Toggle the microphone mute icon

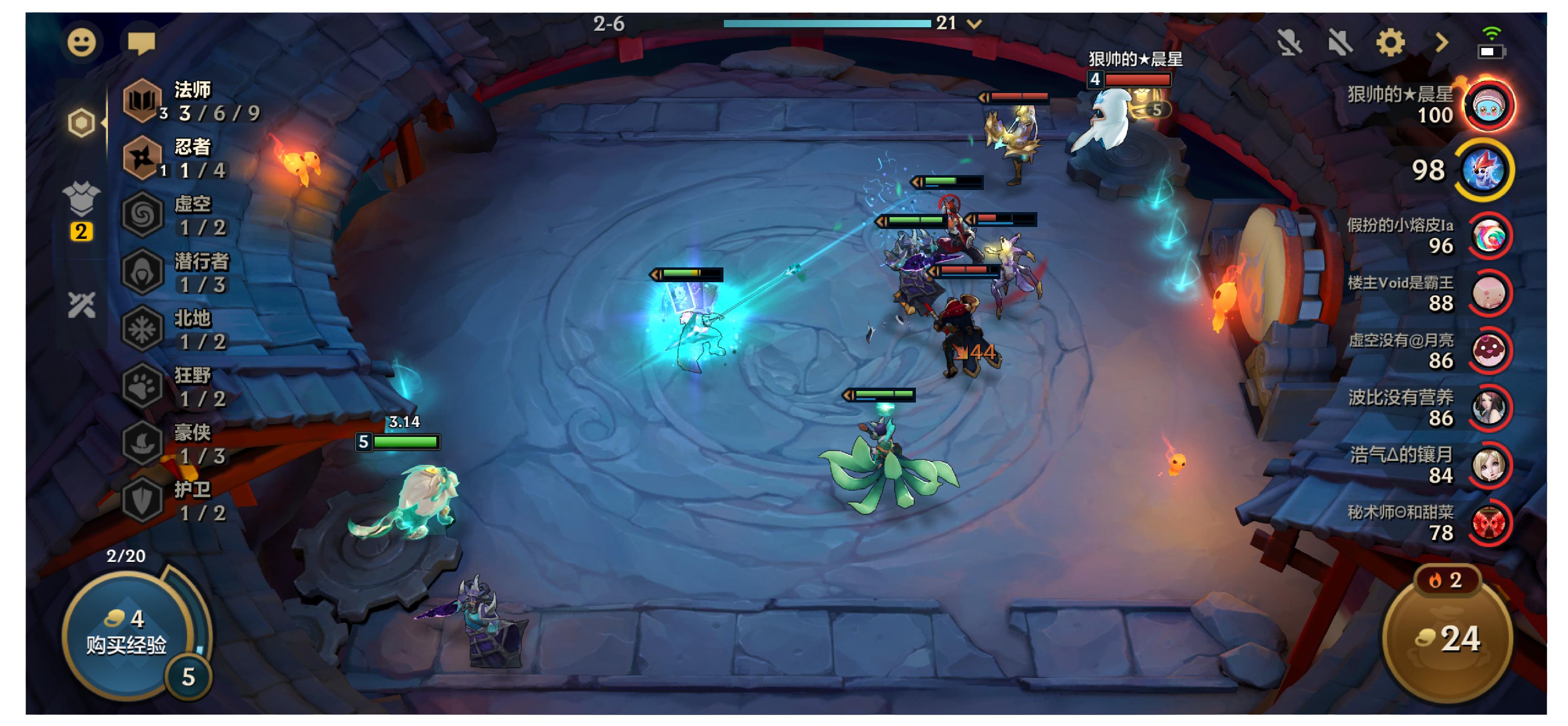click(1288, 43)
